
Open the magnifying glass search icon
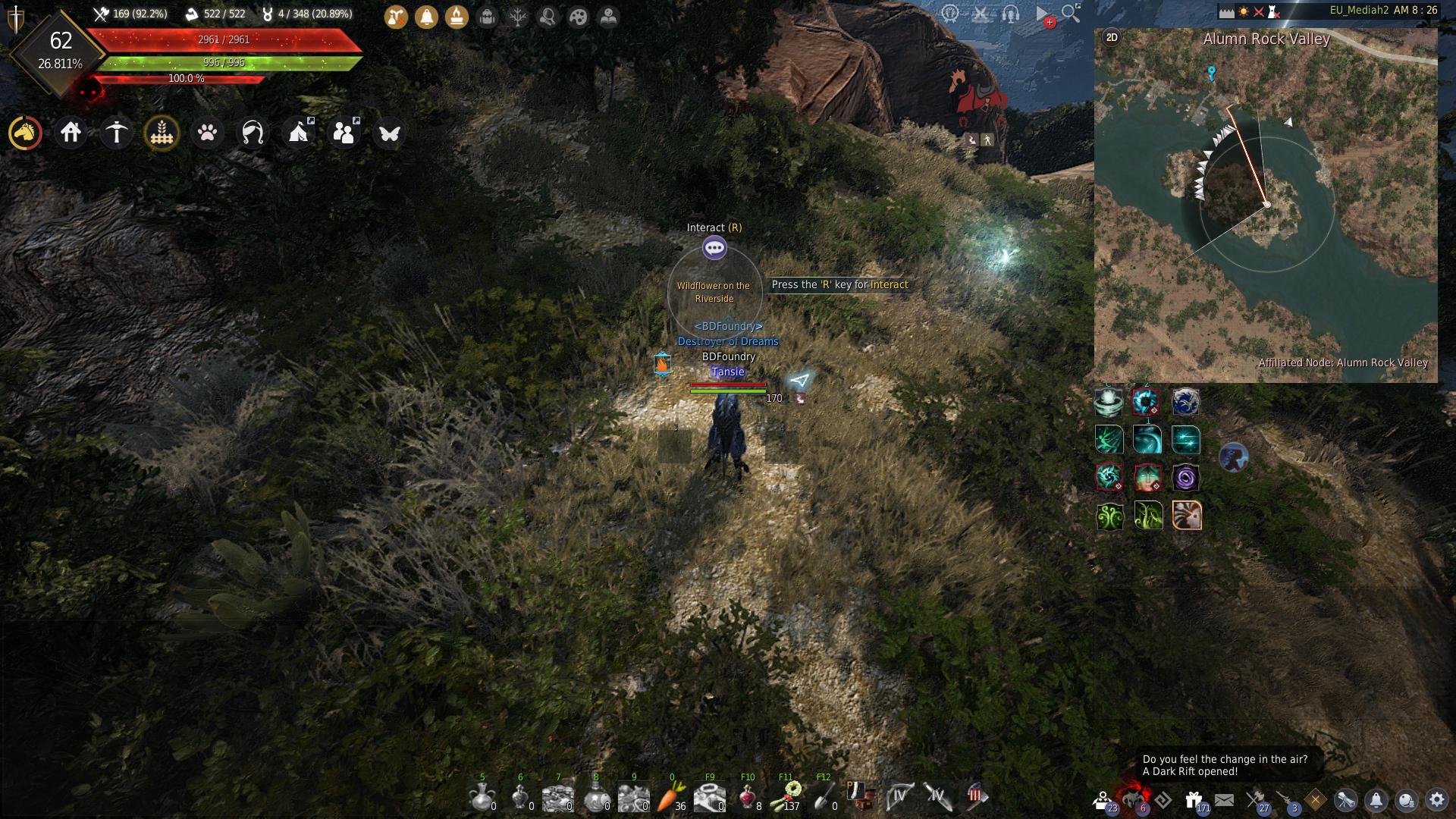(x=1071, y=13)
